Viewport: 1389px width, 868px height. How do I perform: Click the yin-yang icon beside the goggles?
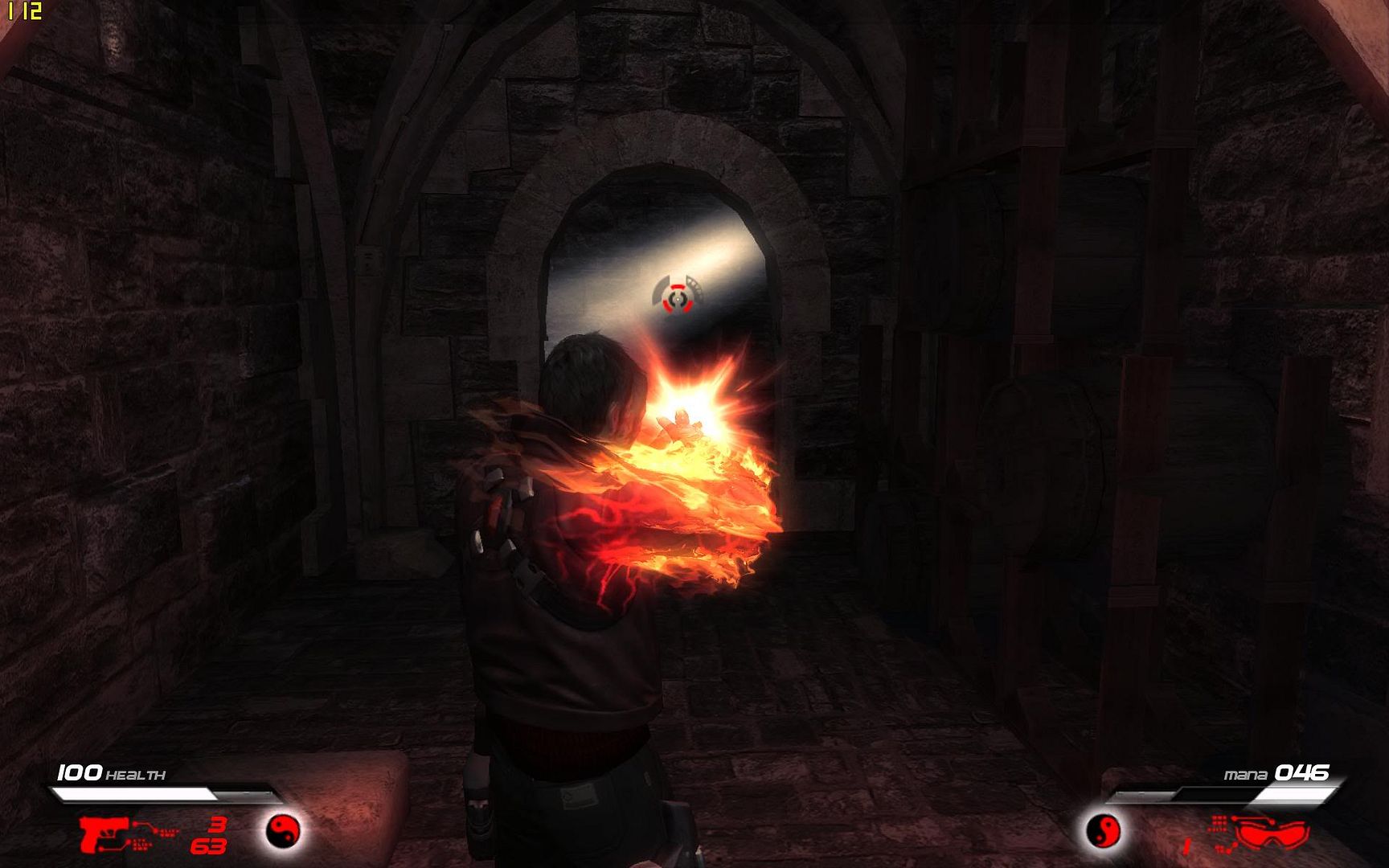1103,829
